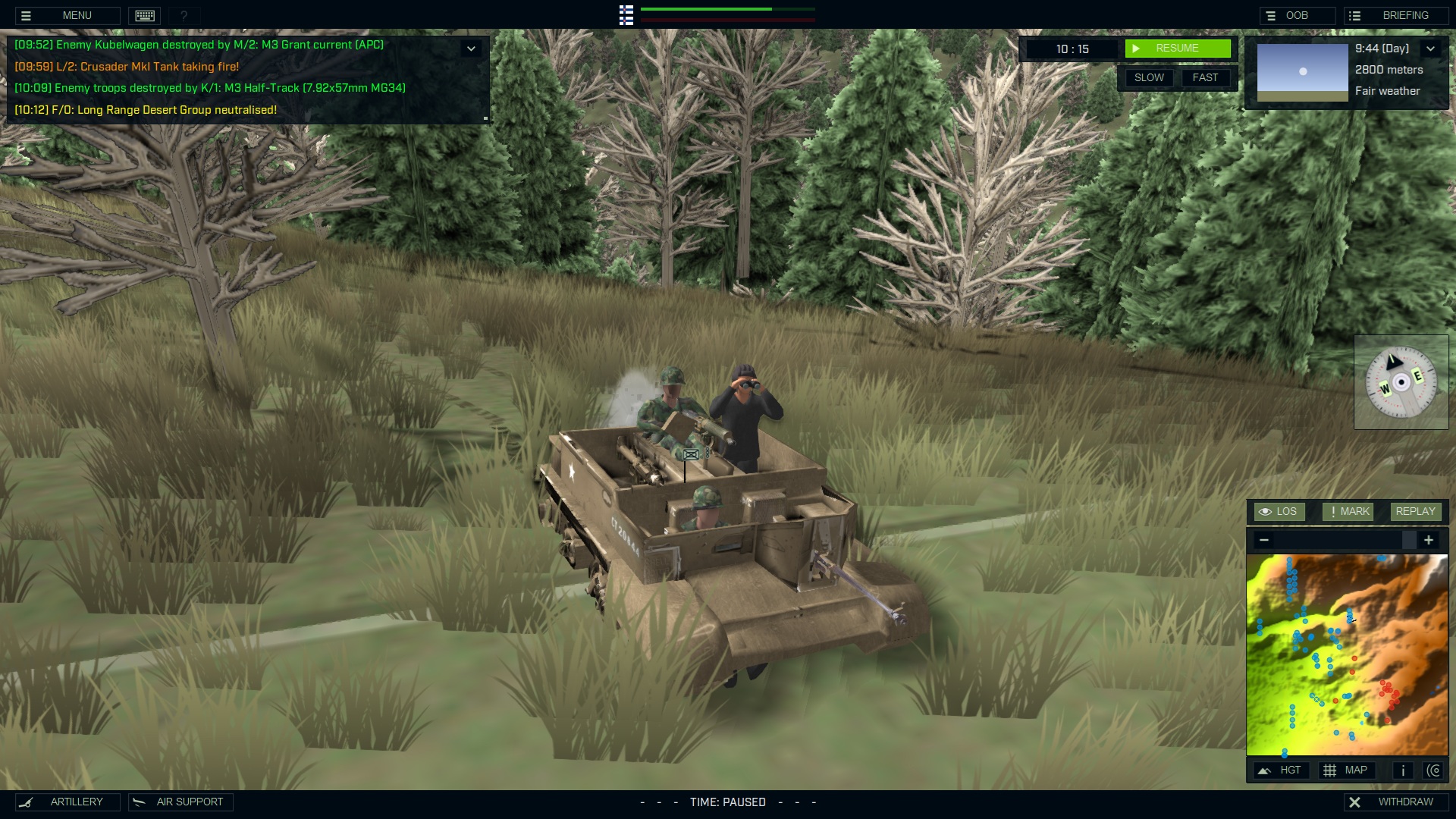This screenshot has height=819, width=1456.
Task: Click the compass widget
Action: click(1401, 381)
